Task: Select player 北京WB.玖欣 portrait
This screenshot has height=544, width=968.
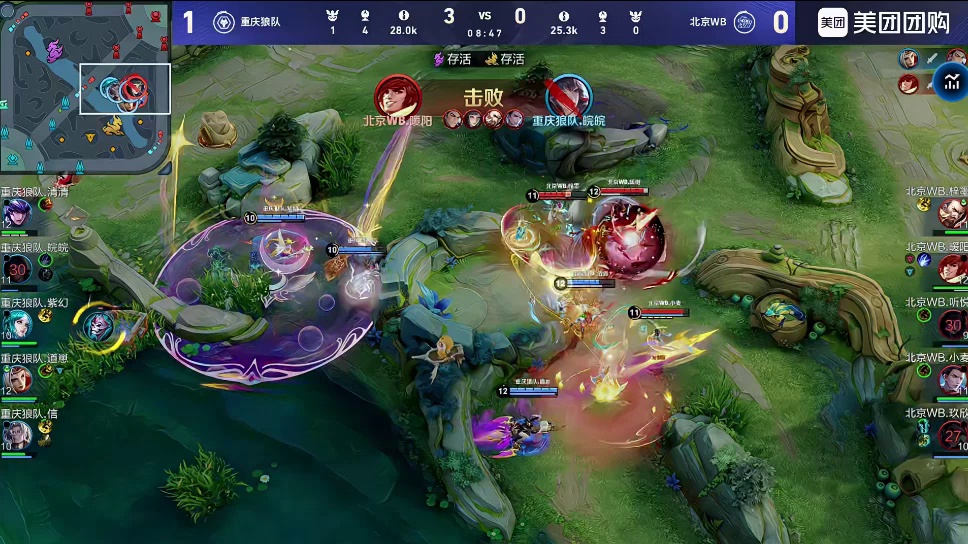Action: [x=951, y=434]
